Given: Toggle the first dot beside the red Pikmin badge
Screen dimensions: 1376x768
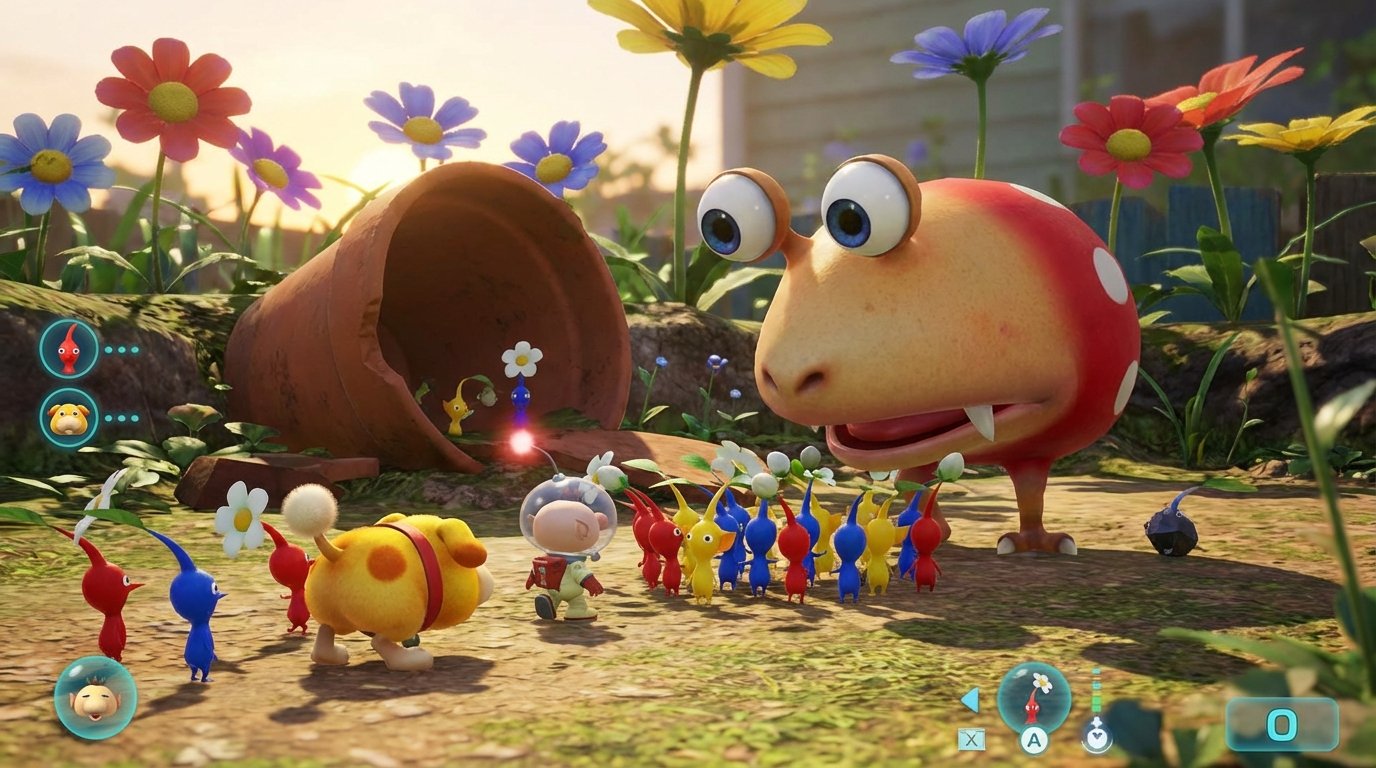Looking at the screenshot, I should point(108,349).
